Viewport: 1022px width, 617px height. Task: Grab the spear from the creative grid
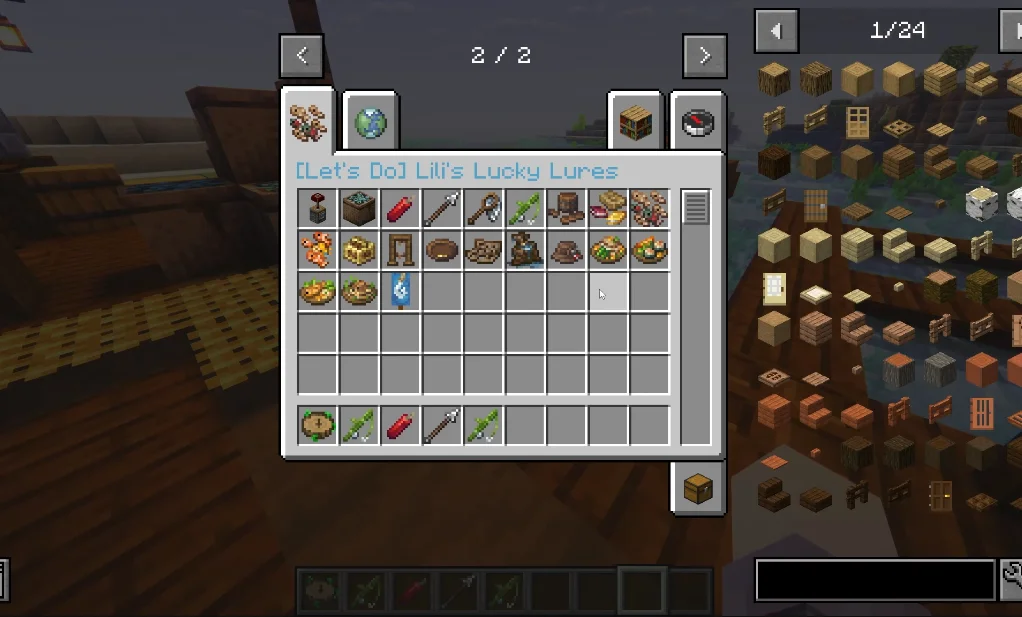click(442, 208)
